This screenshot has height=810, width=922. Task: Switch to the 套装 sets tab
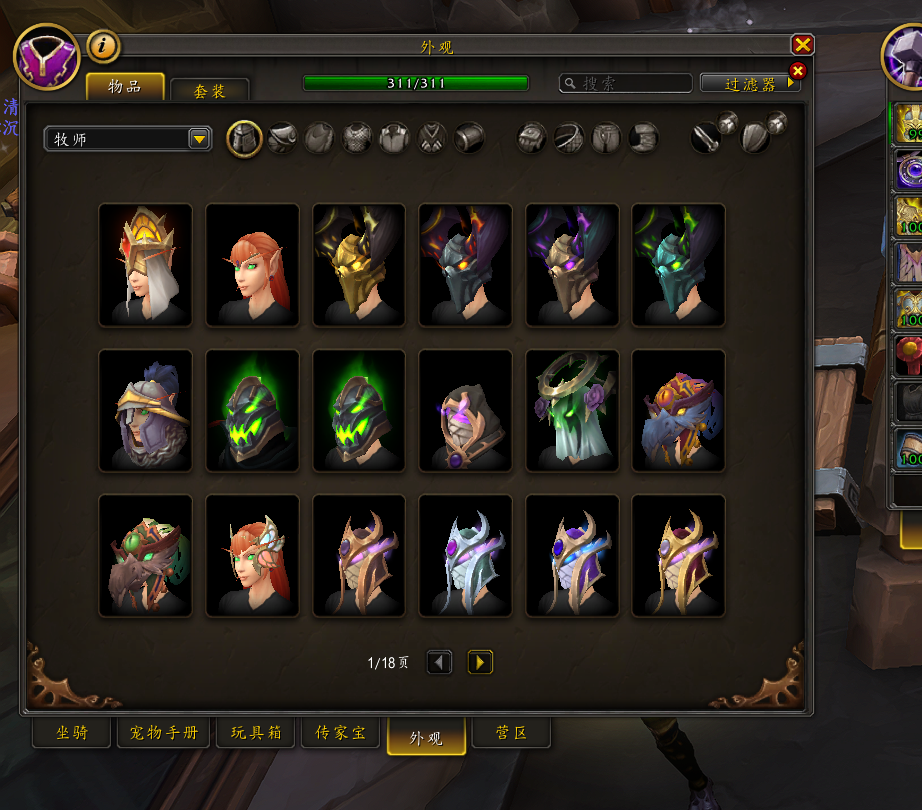click(209, 90)
